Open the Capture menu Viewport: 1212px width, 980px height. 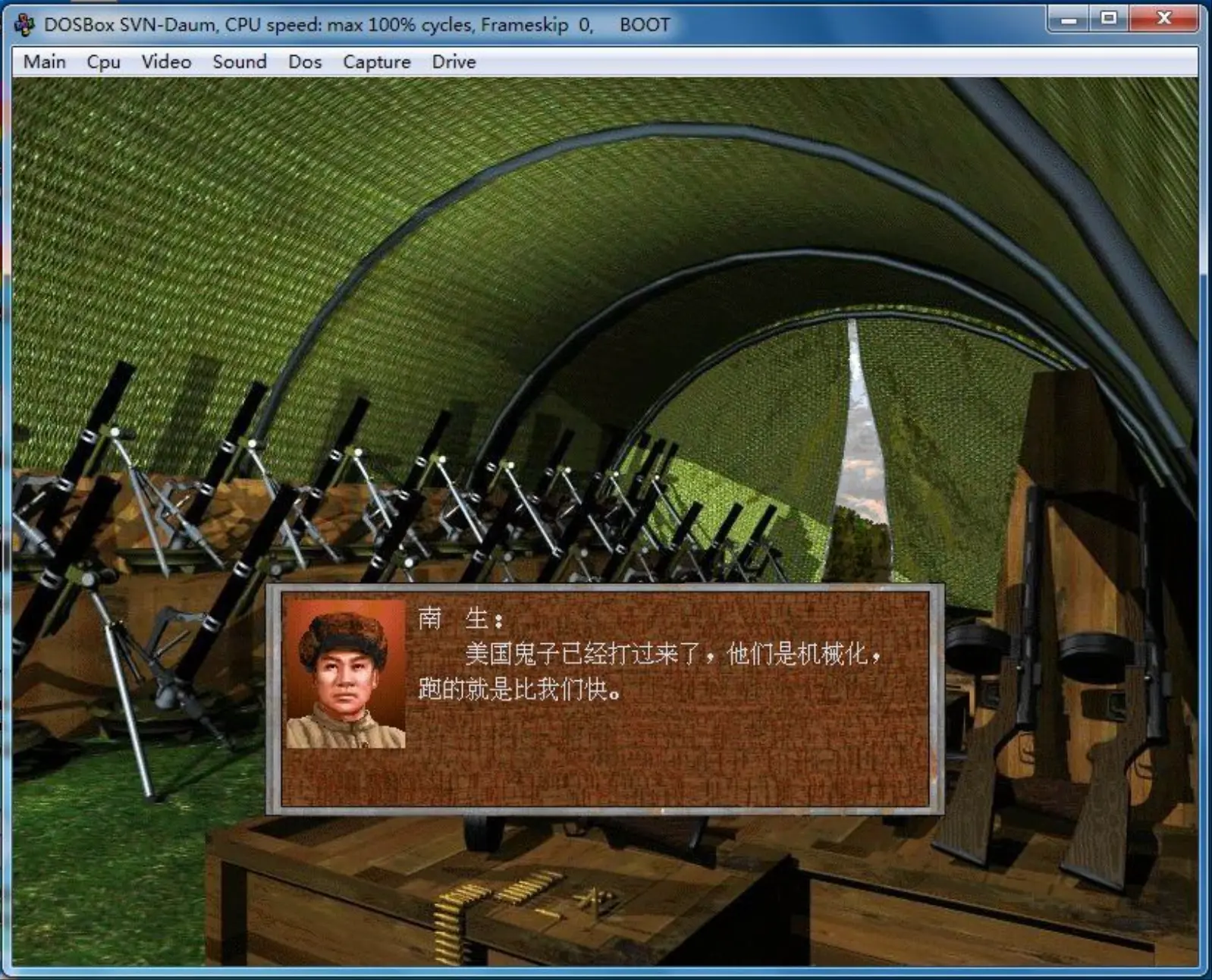click(375, 61)
